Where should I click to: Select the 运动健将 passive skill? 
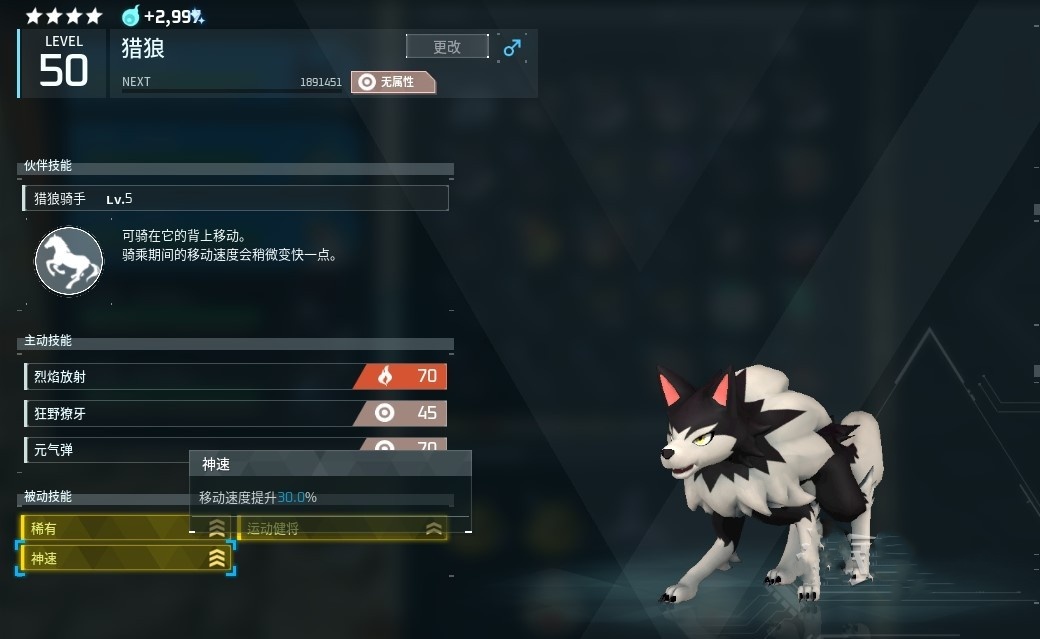(x=342, y=528)
